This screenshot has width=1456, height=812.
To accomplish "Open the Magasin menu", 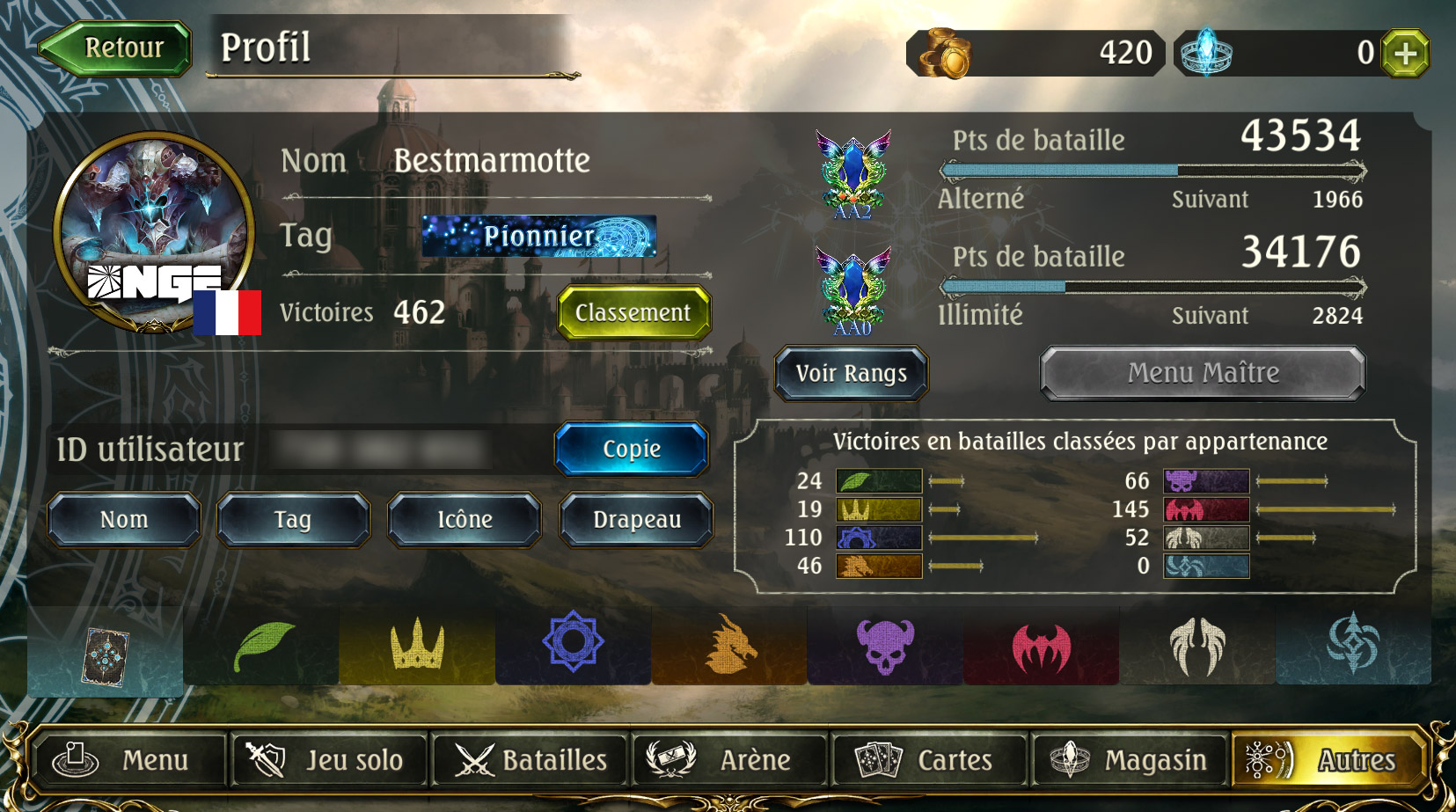I will pyautogui.click(x=1130, y=760).
